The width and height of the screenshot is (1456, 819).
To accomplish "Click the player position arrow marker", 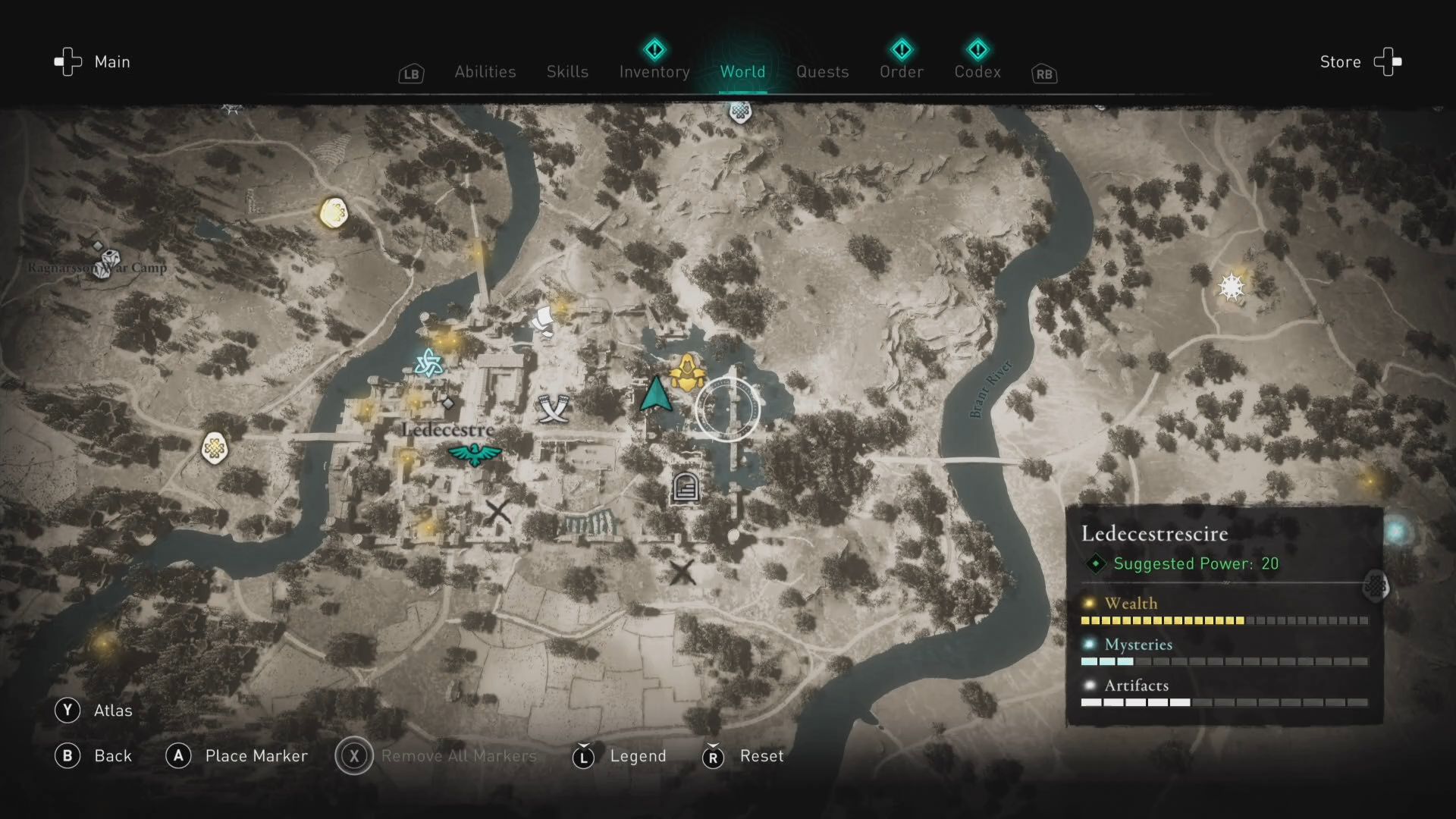I will [657, 394].
